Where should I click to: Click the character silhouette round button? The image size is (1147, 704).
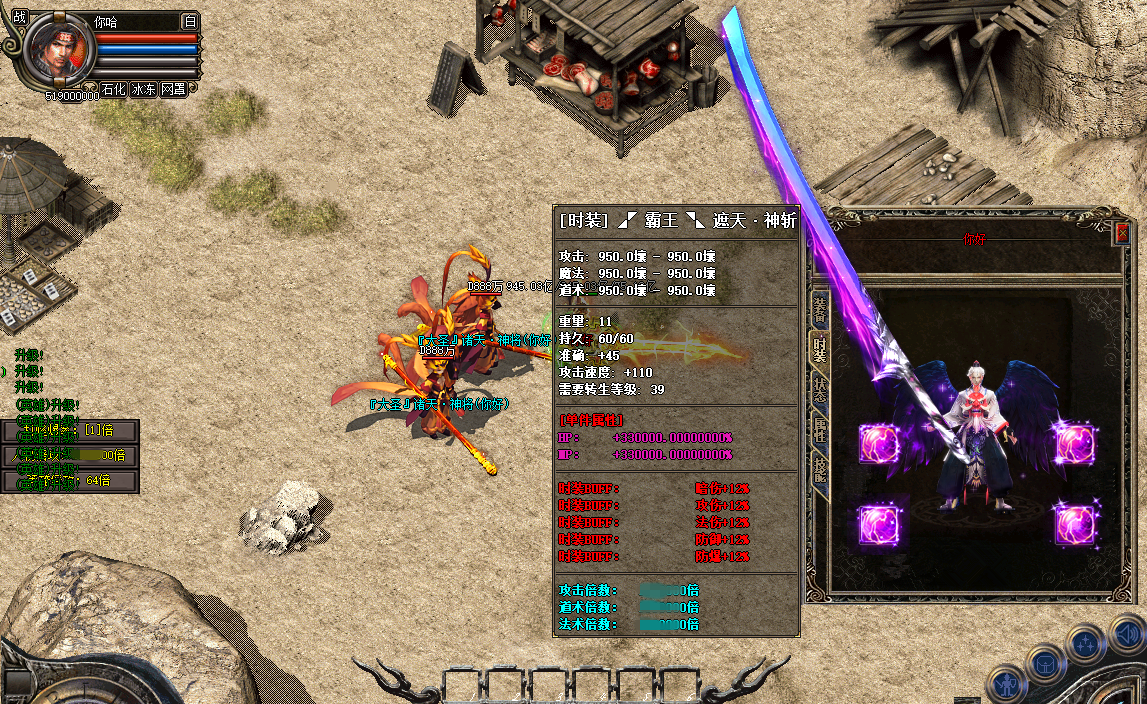1005,686
